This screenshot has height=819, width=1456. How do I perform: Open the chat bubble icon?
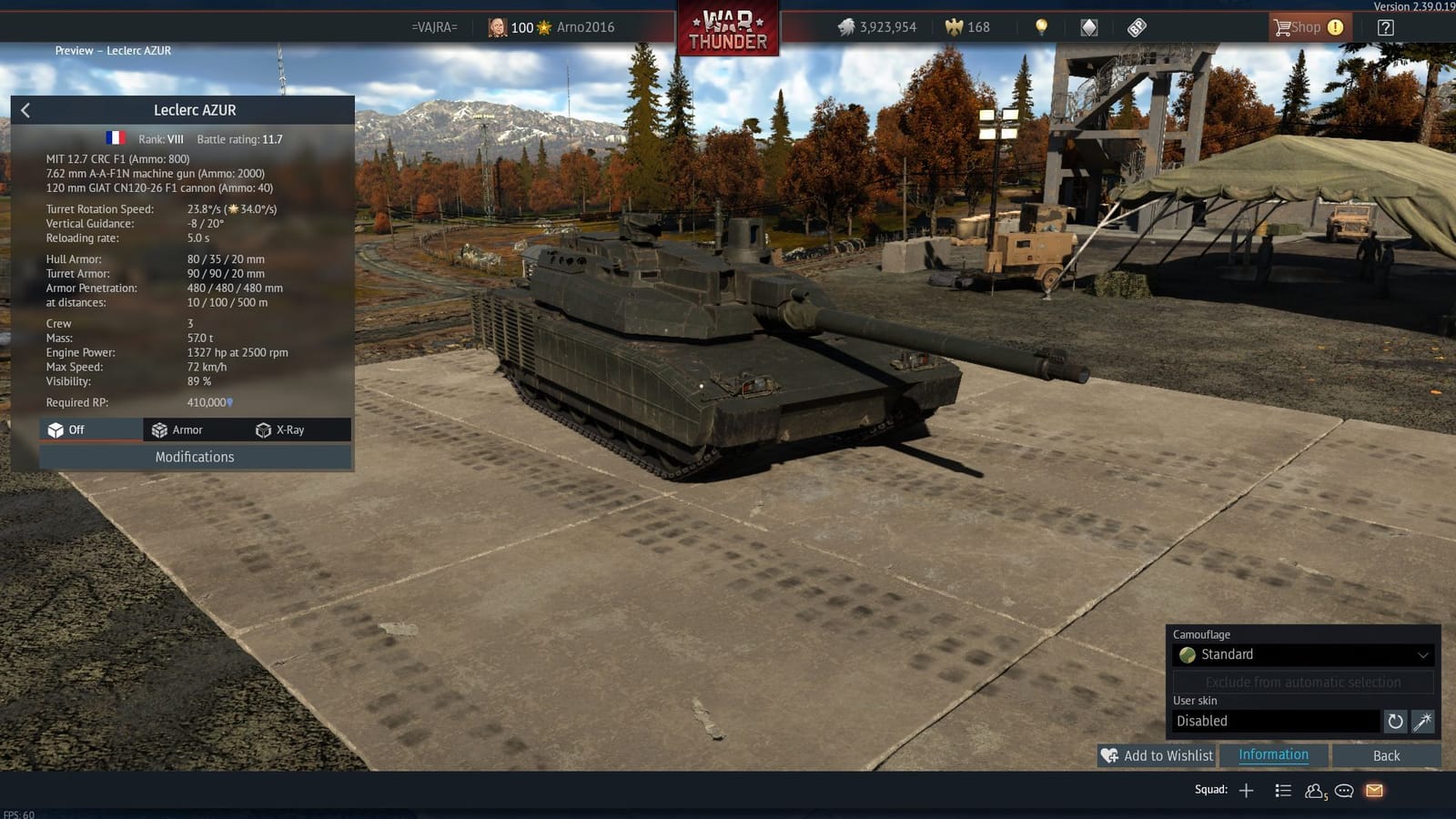[1343, 792]
